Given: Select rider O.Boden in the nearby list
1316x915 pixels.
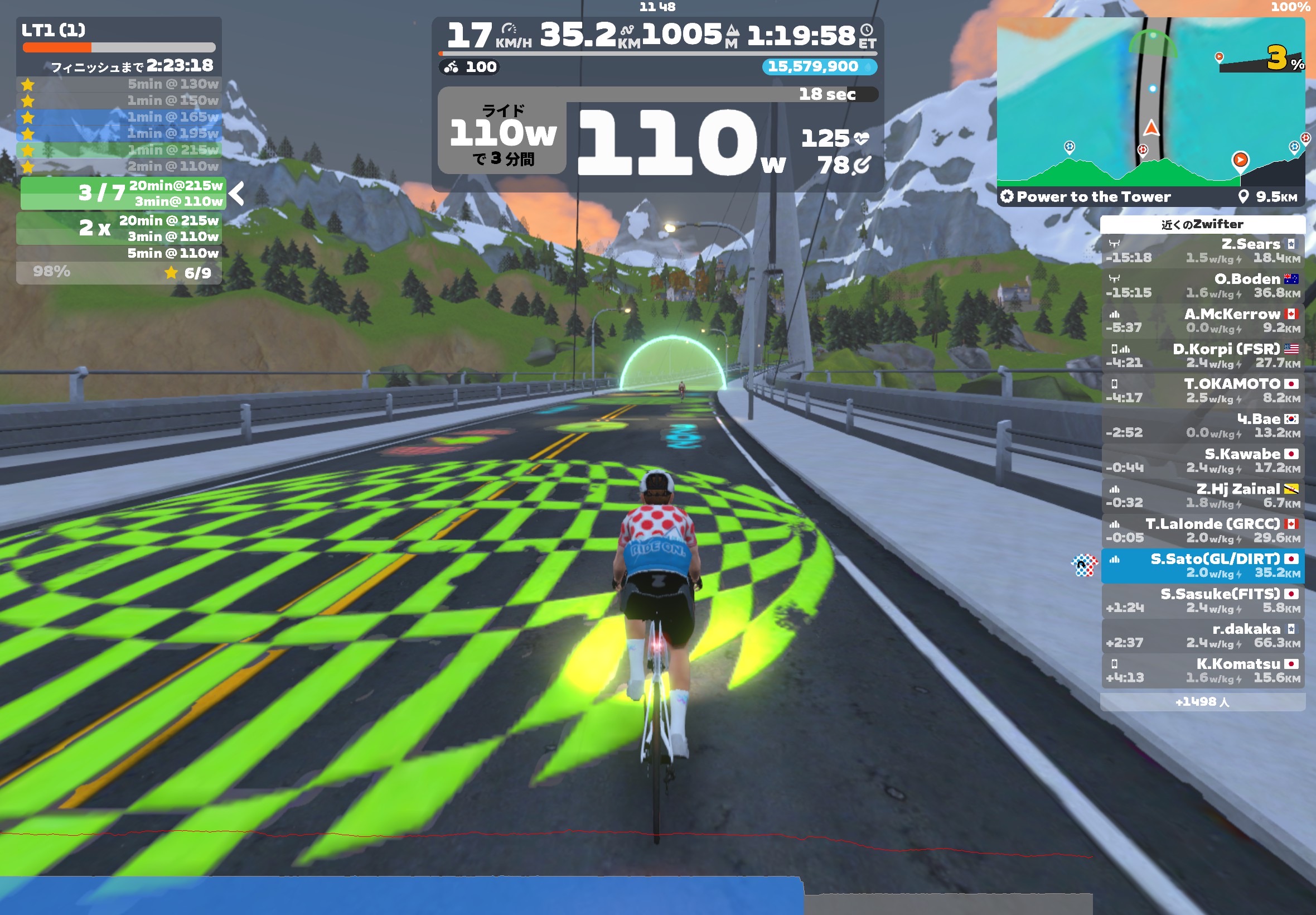Looking at the screenshot, I should (x=1202, y=286).
